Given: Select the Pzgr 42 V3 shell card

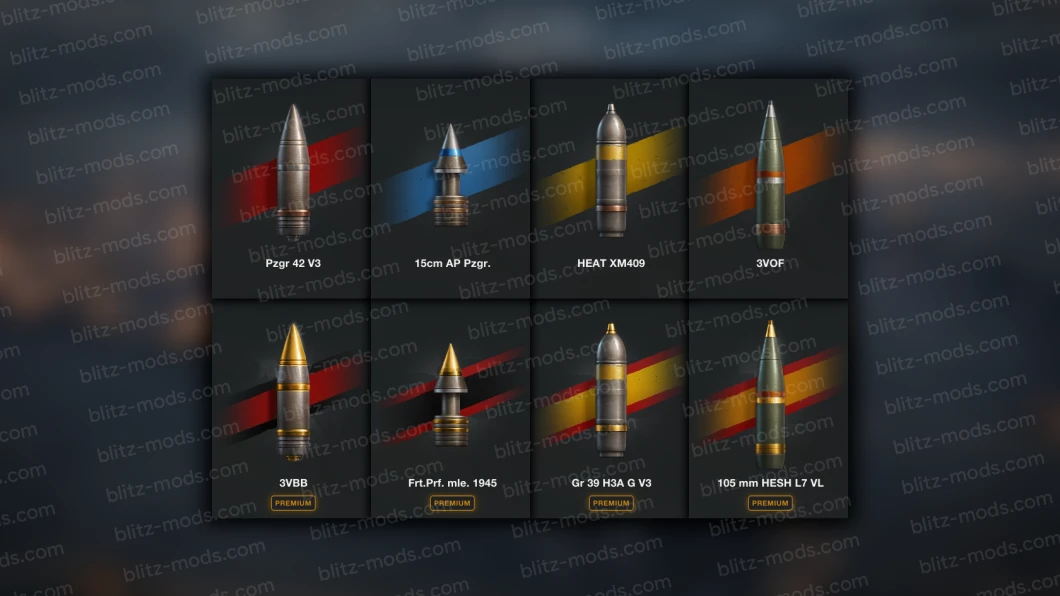Looking at the screenshot, I should (x=291, y=188).
